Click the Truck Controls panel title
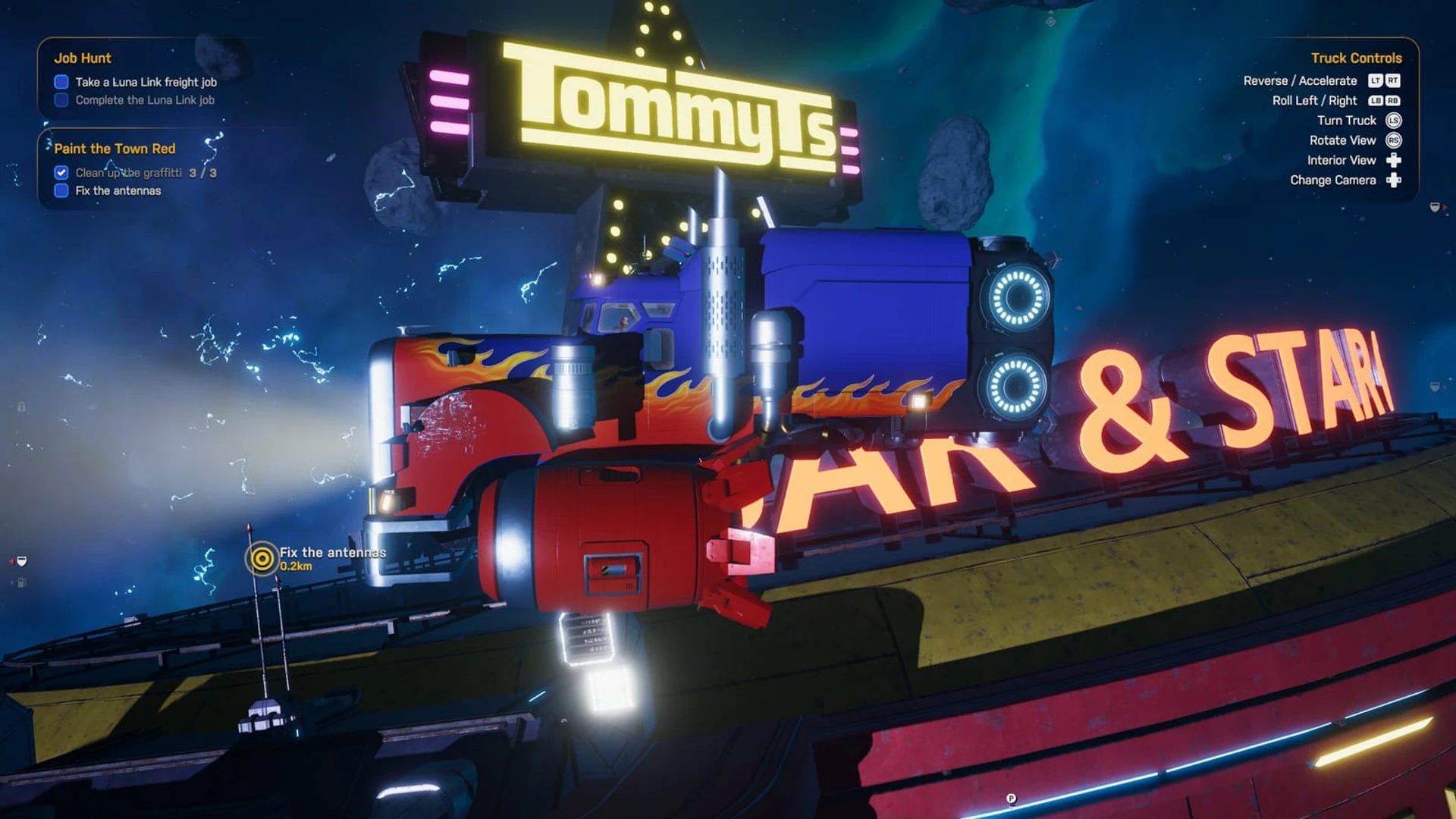Viewport: 1456px width, 819px height. (1356, 58)
